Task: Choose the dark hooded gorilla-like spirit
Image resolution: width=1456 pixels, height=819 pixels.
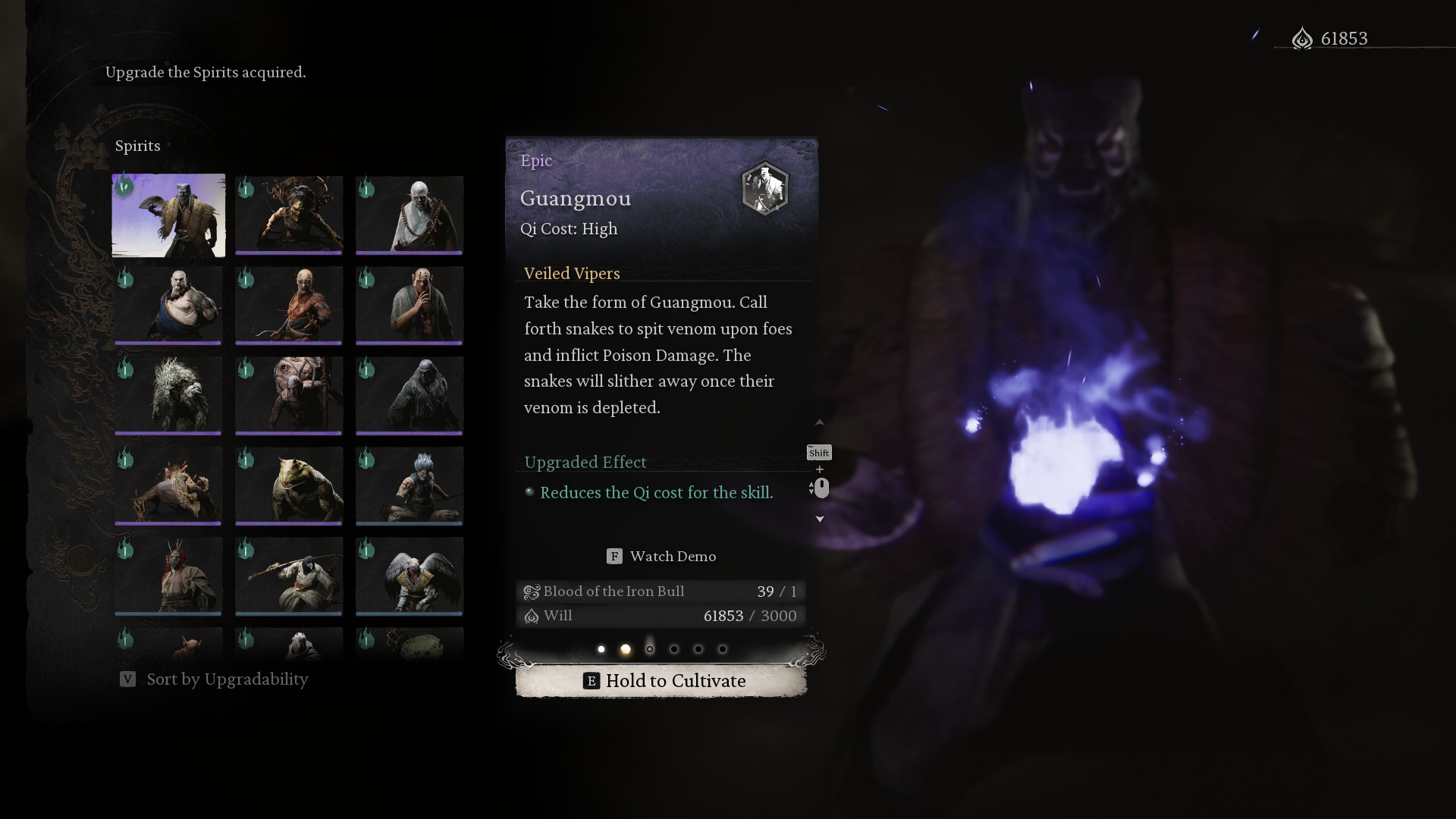Action: pos(409,395)
